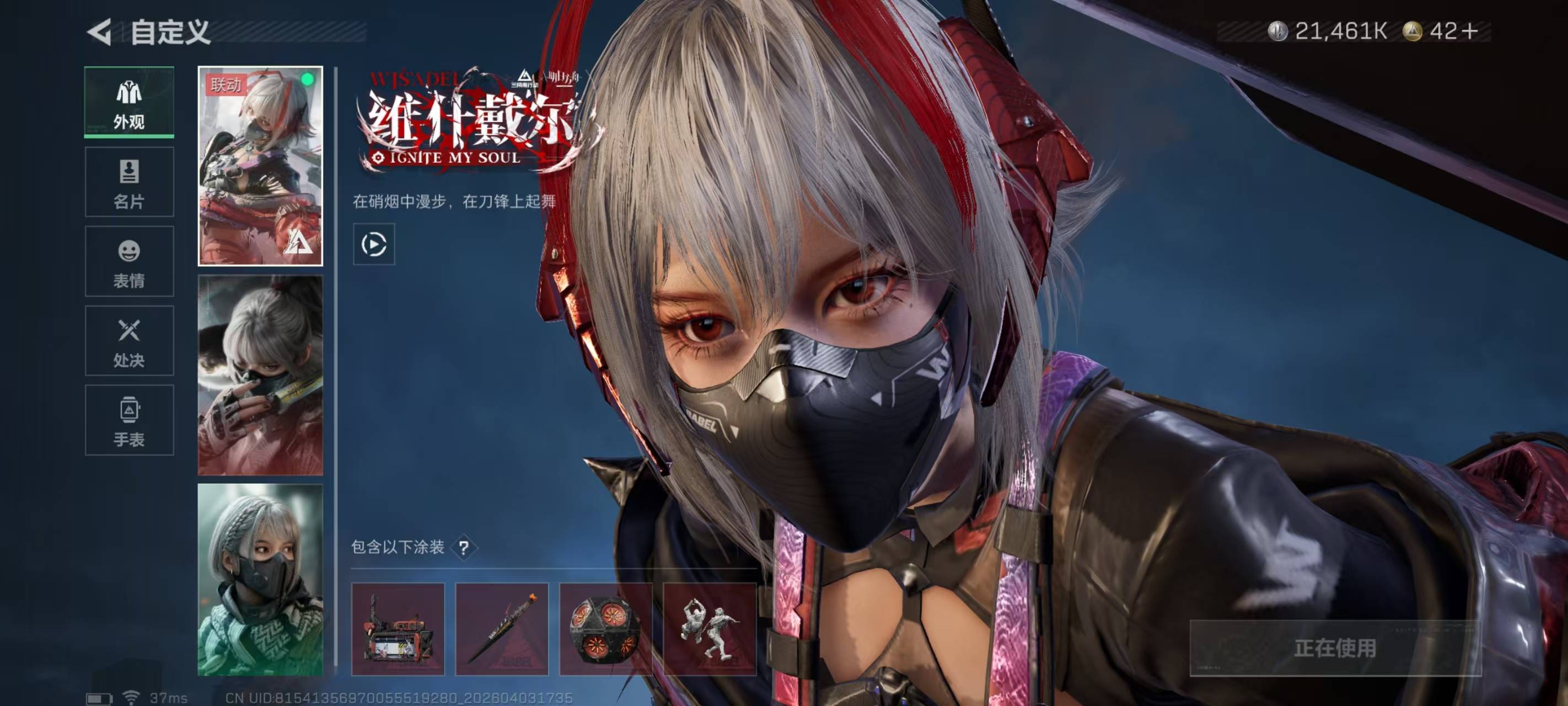View the red-and-black sphere skin item
This screenshot has width=1568, height=706.
click(x=605, y=629)
